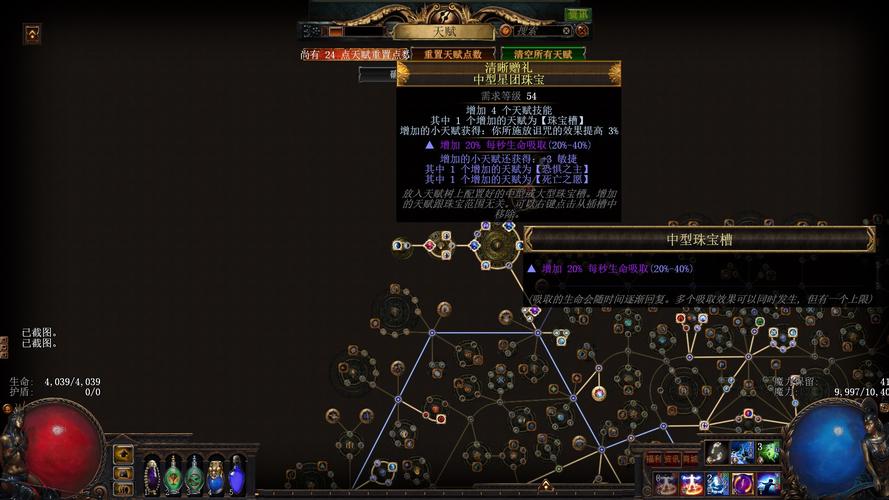Screen dimensions: 889x500
Task: Activate the orange fiery aura skill
Action: pyautogui.click(x=692, y=484)
